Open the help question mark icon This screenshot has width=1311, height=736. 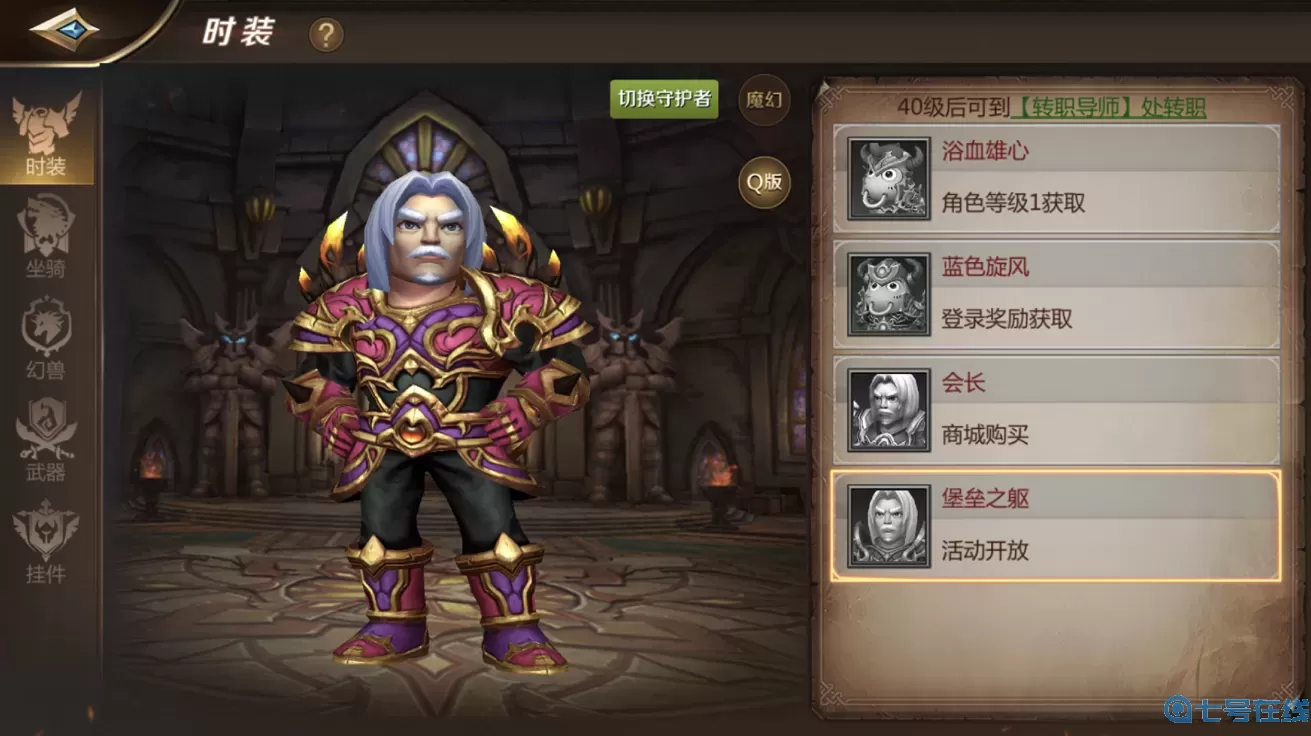pos(326,33)
